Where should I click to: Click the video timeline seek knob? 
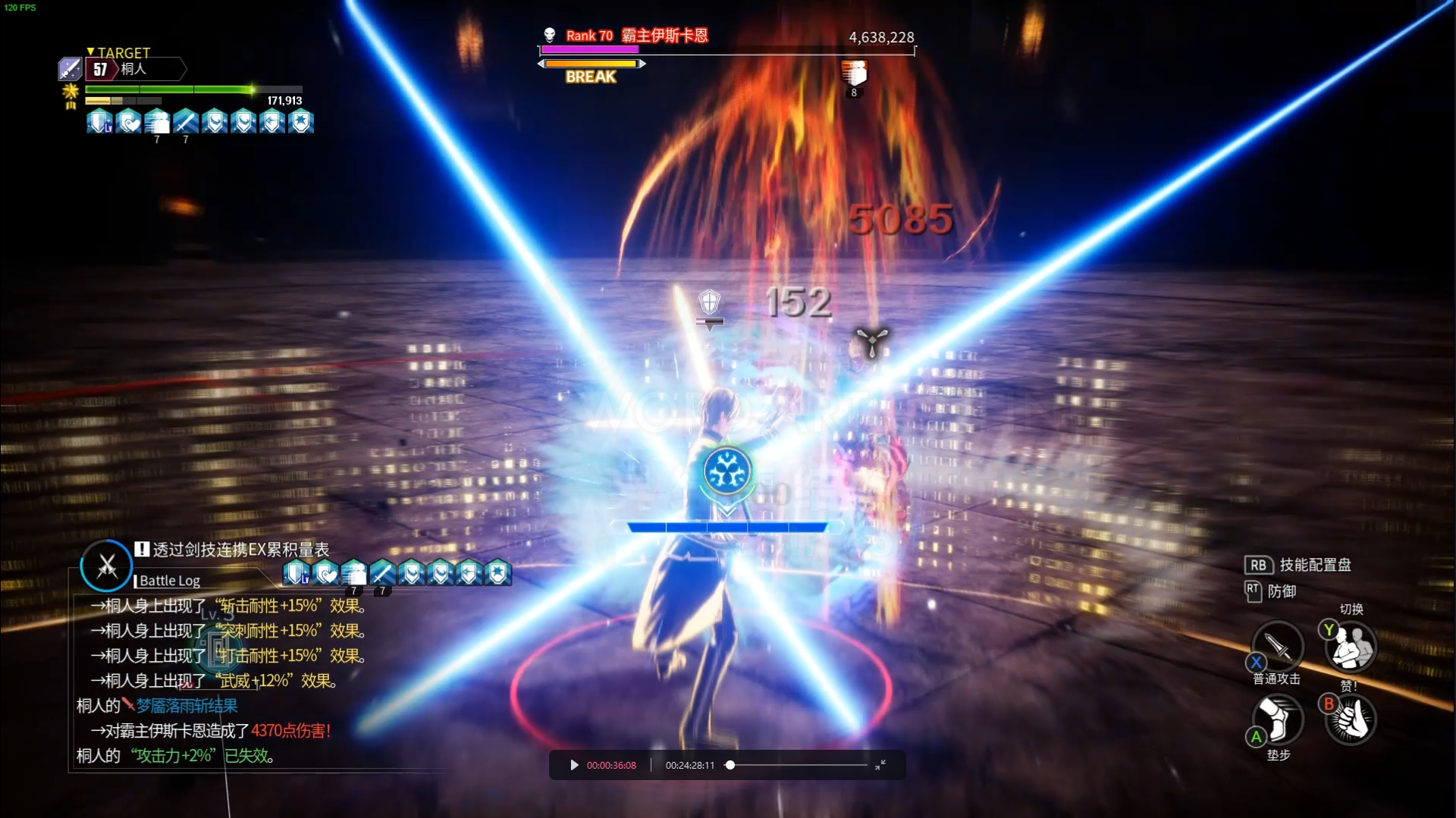(730, 765)
